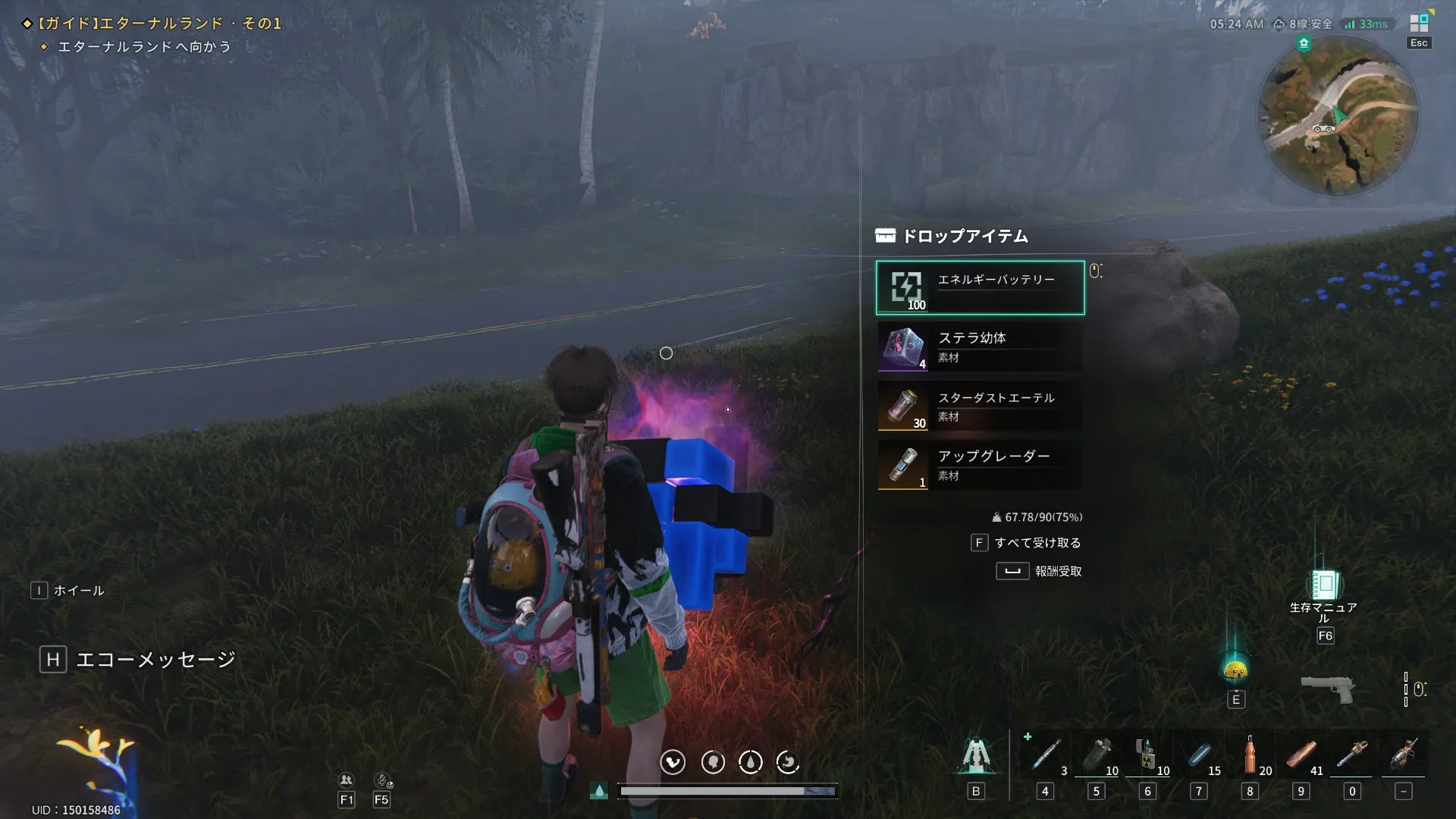Pick the ステラ幼体 material from the drop list

point(980,347)
